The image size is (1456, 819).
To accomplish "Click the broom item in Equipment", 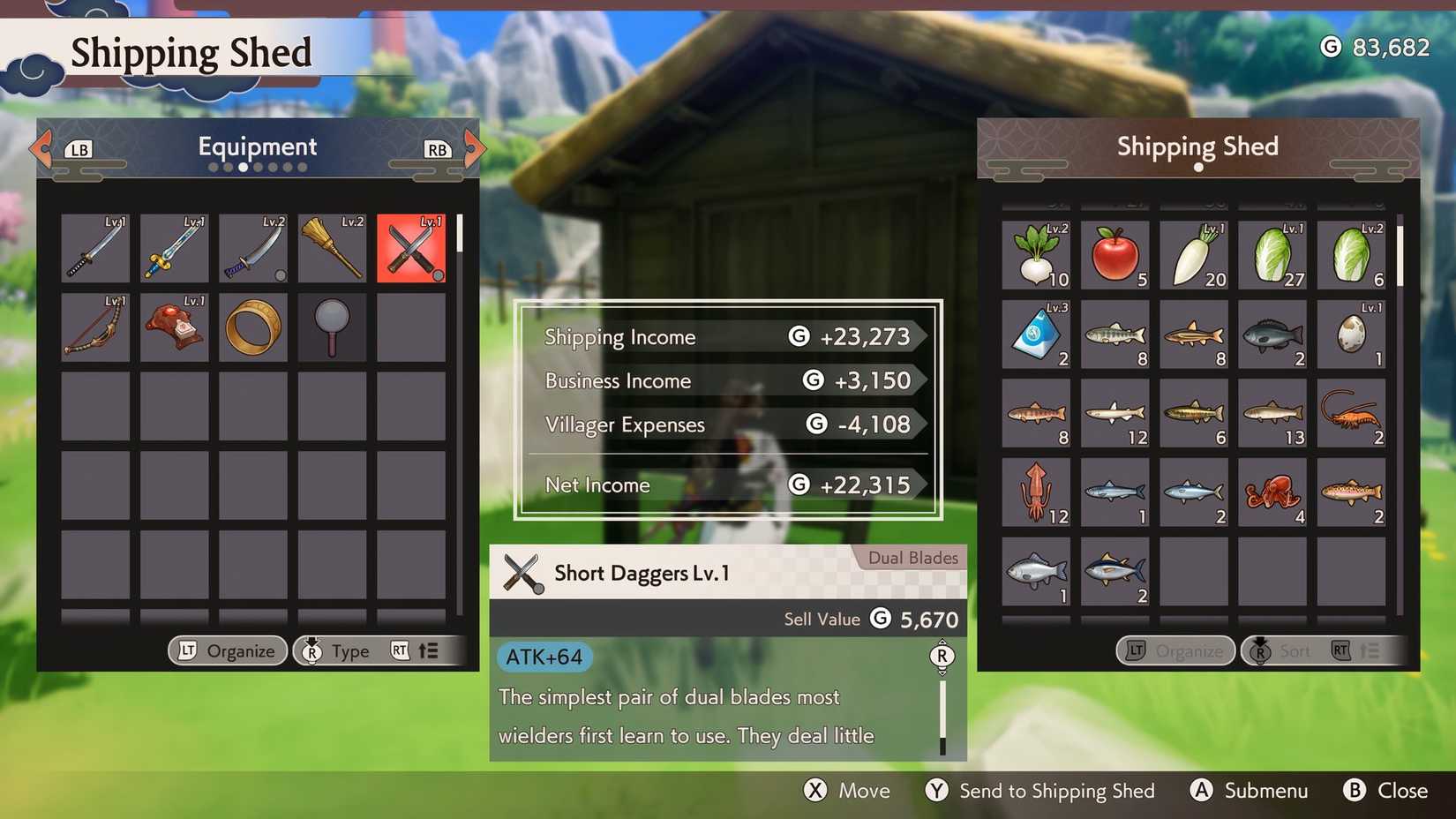I will pos(332,248).
